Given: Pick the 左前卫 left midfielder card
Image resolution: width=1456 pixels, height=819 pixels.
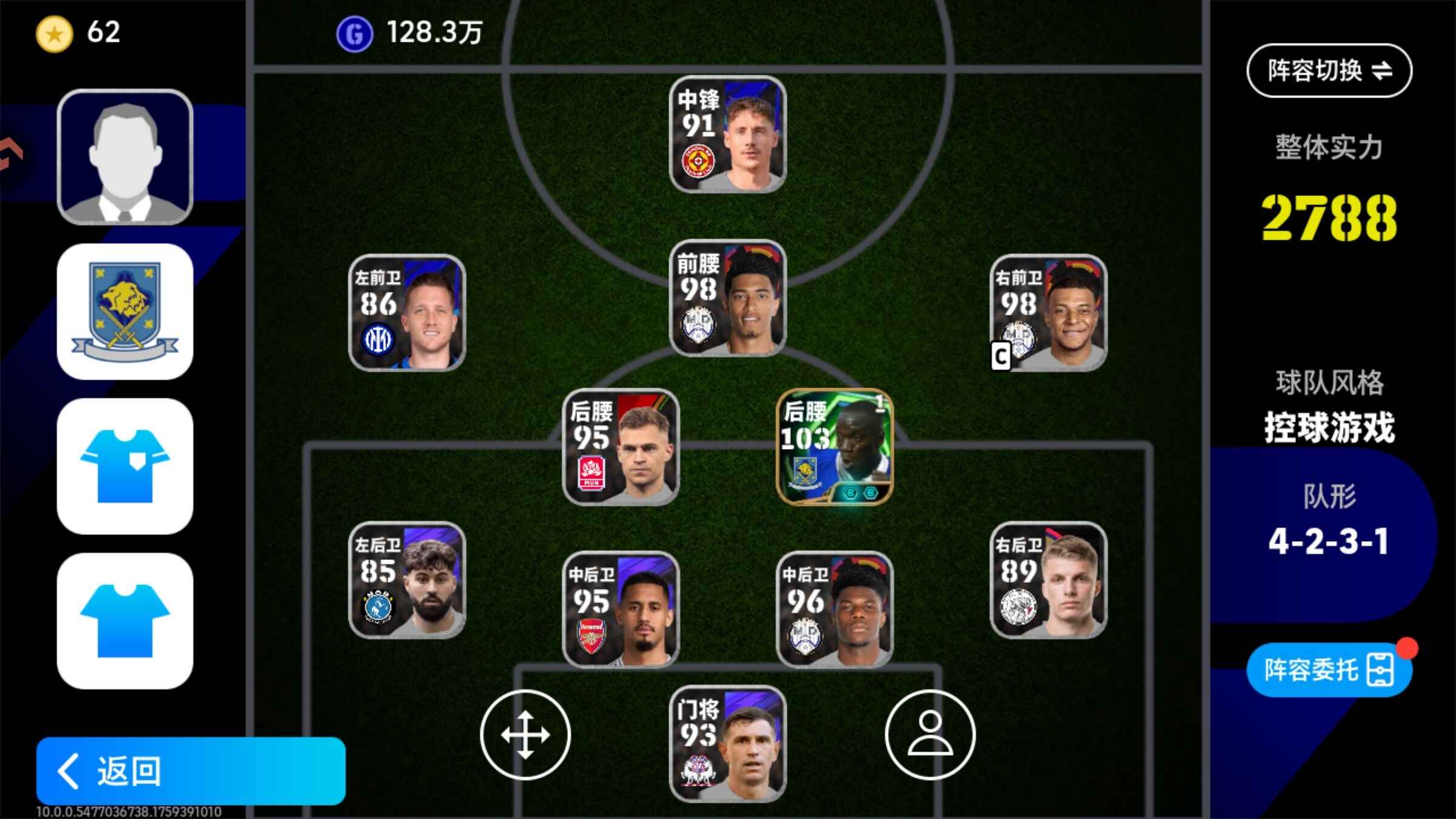Looking at the screenshot, I should [407, 312].
